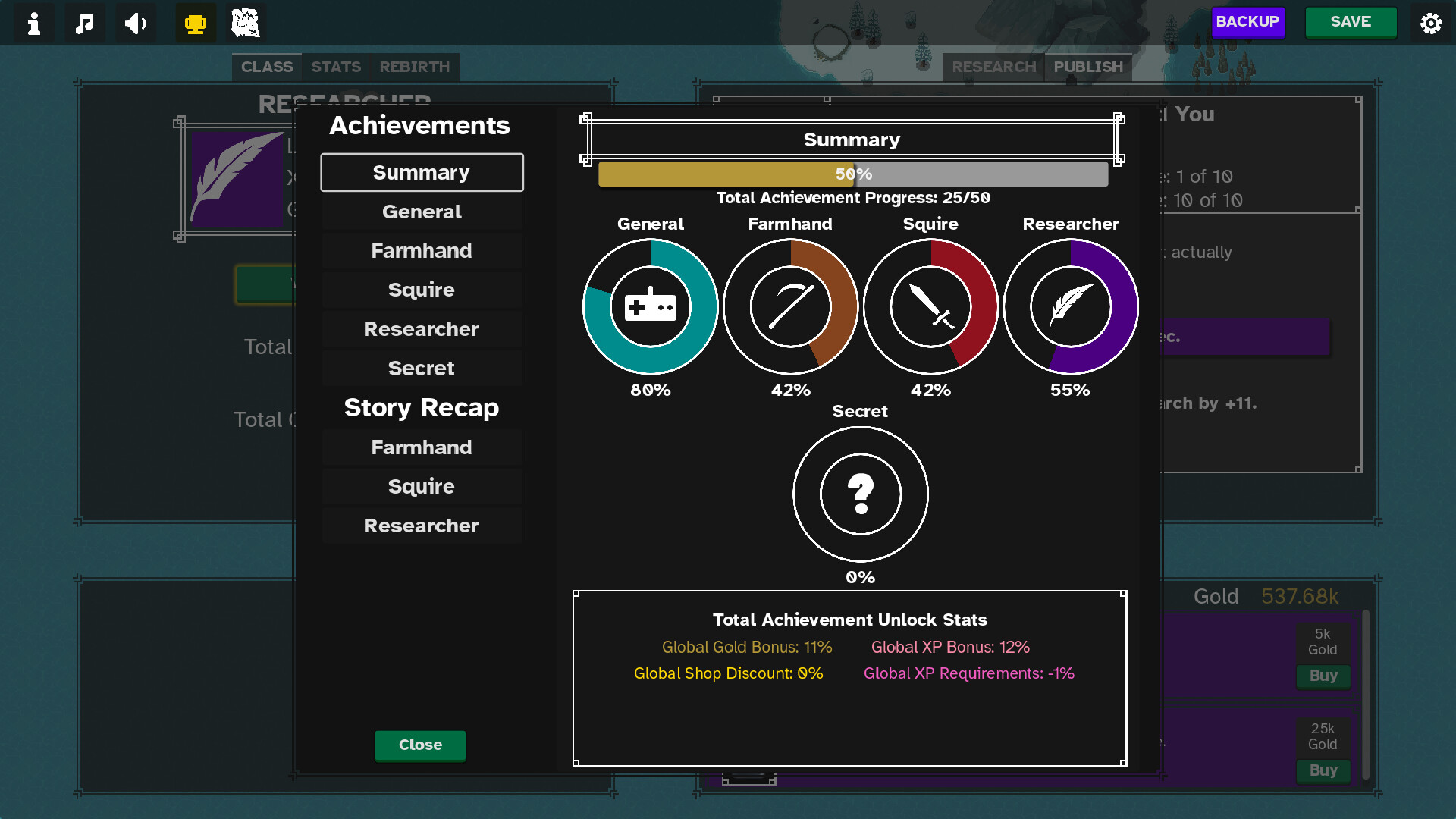Image resolution: width=1456 pixels, height=819 pixels.
Task: Click the info icon
Action: pos(34,24)
